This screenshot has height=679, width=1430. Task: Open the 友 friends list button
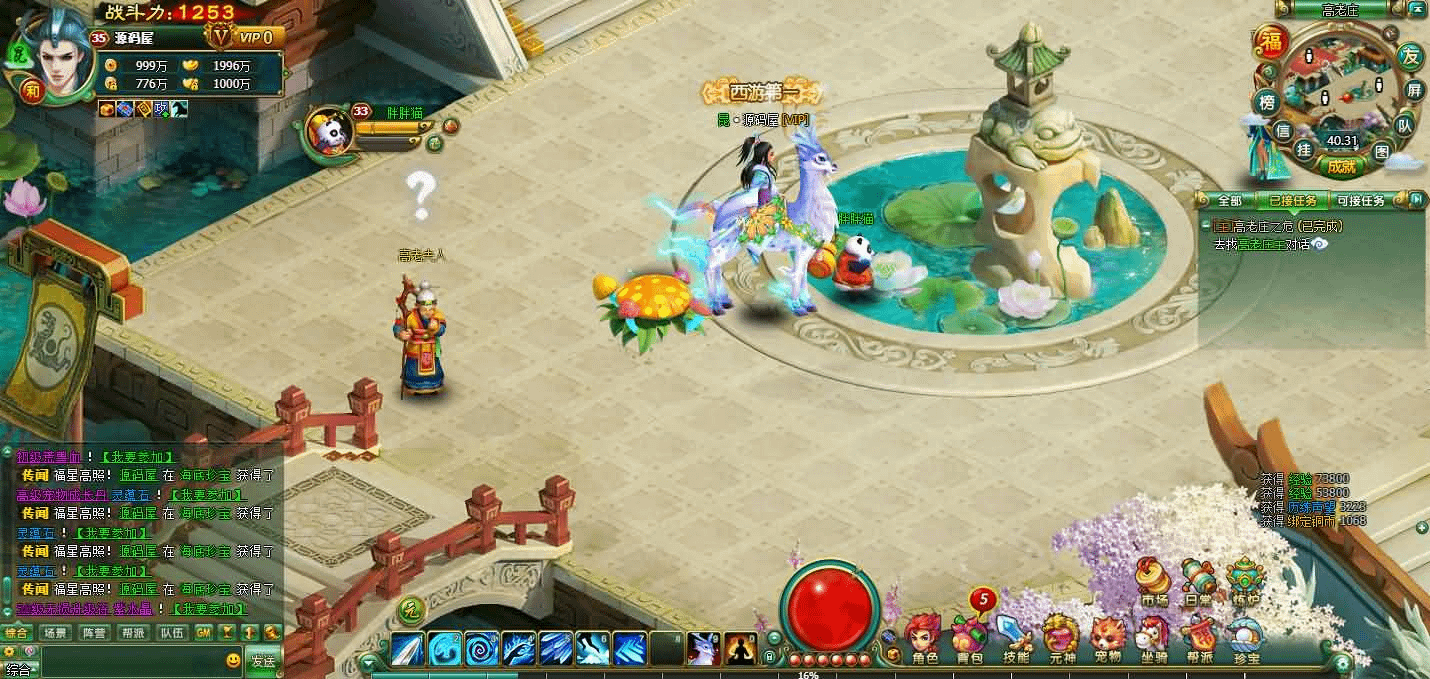coord(1410,56)
